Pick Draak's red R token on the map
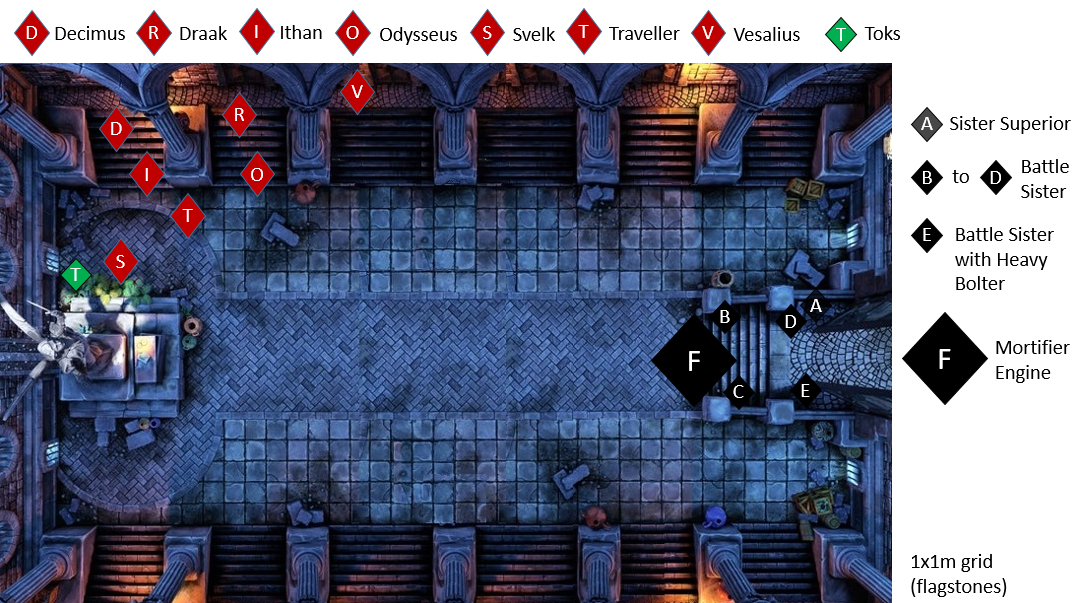 pos(238,116)
